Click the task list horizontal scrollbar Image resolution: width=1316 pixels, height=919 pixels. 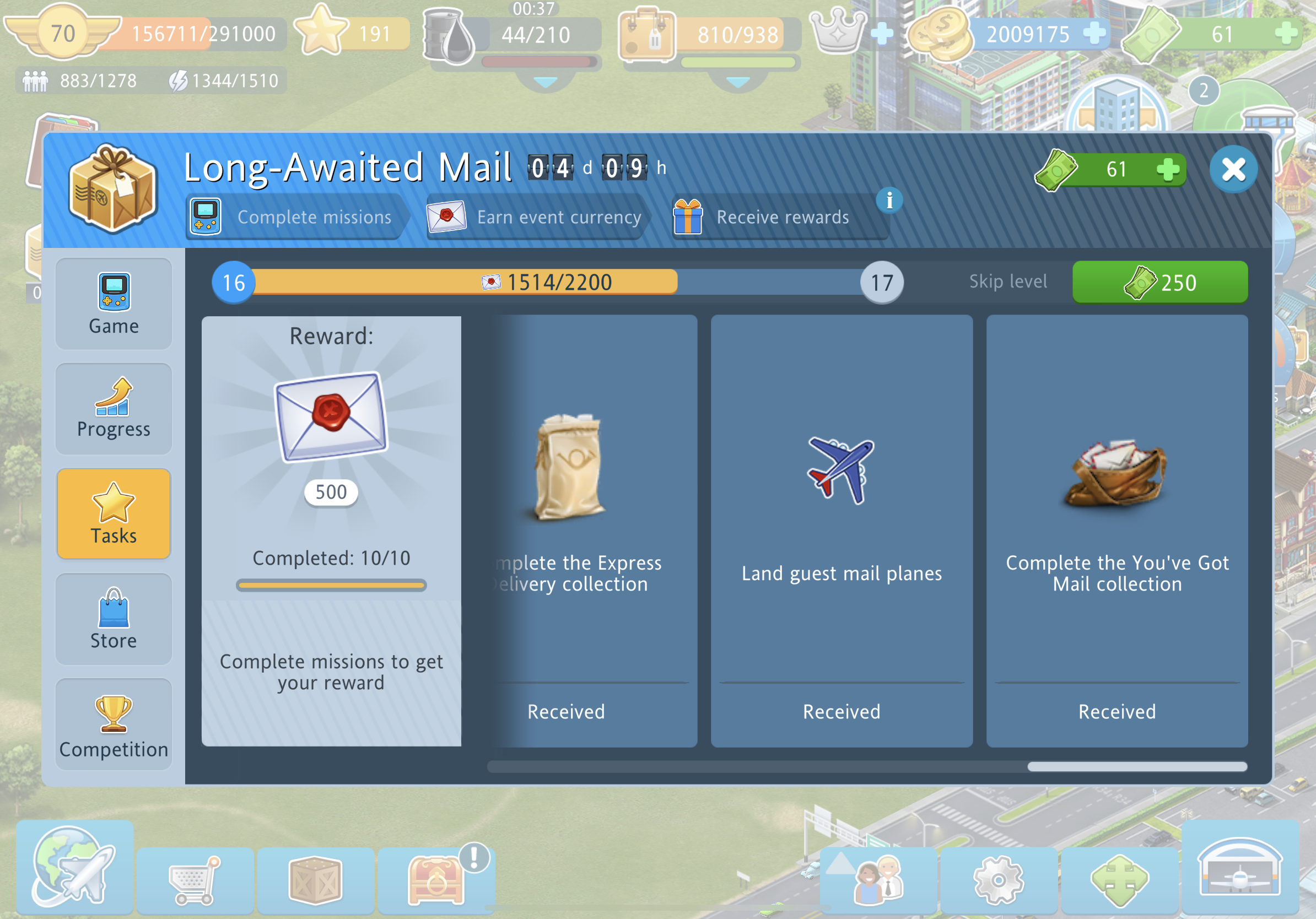[1136, 766]
